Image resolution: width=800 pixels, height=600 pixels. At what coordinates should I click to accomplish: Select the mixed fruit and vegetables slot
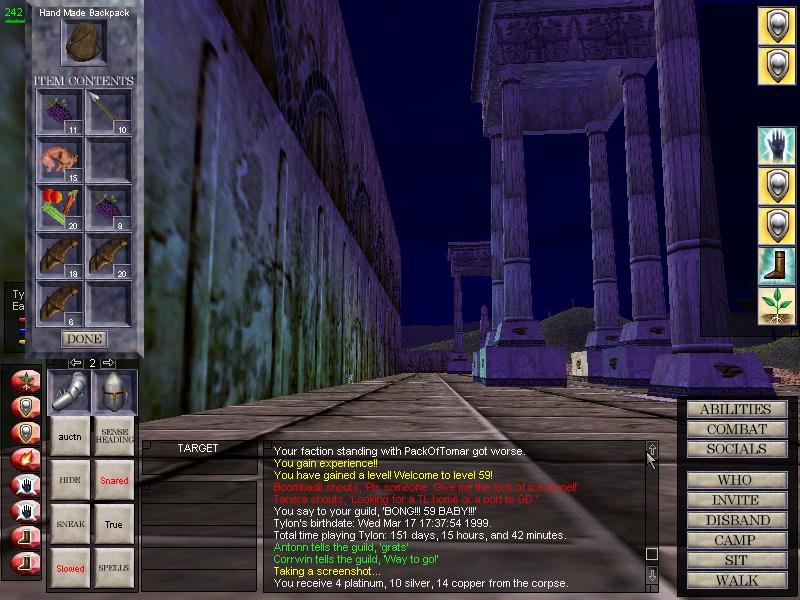(59, 207)
